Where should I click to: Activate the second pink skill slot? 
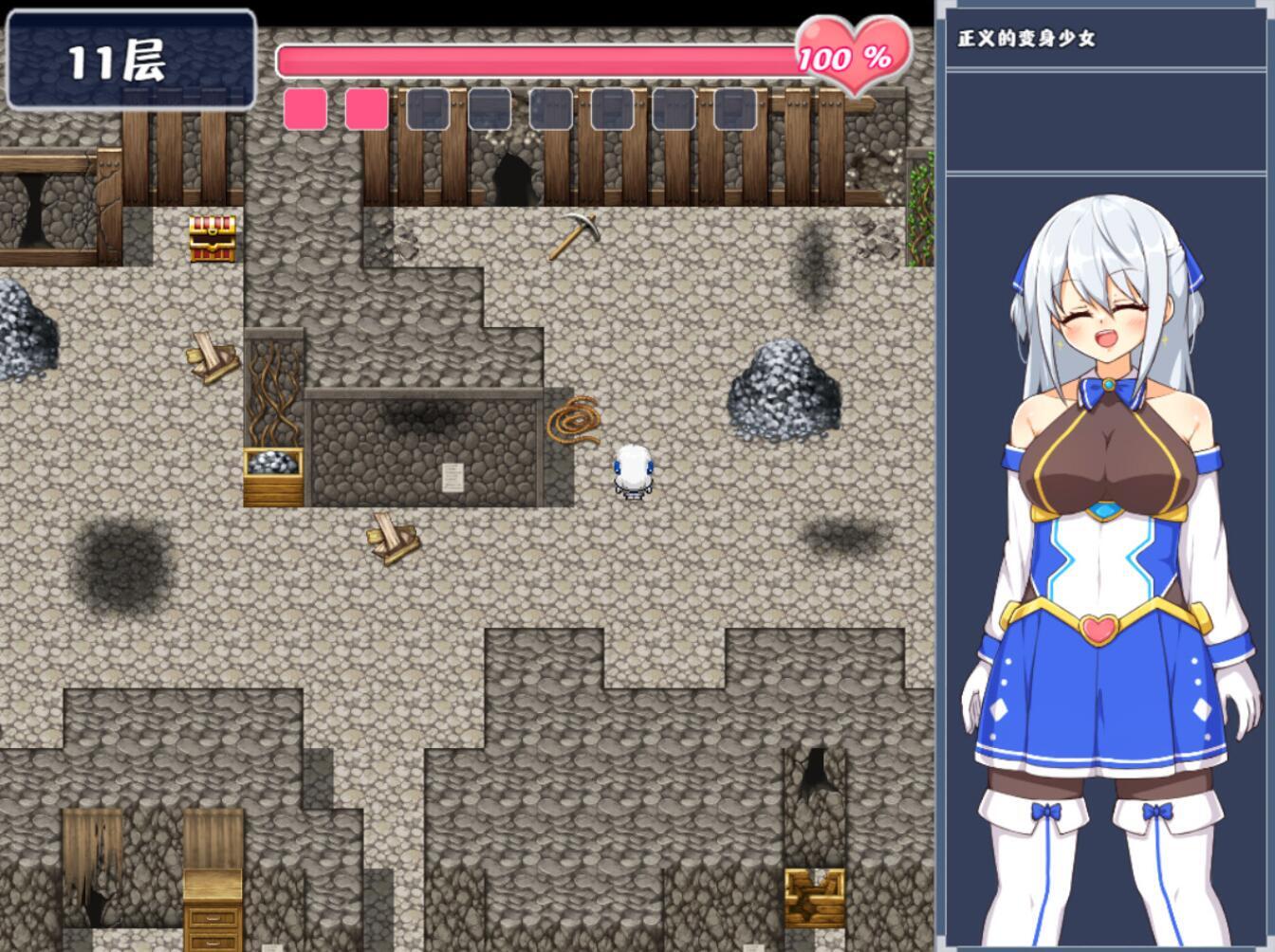click(x=365, y=111)
